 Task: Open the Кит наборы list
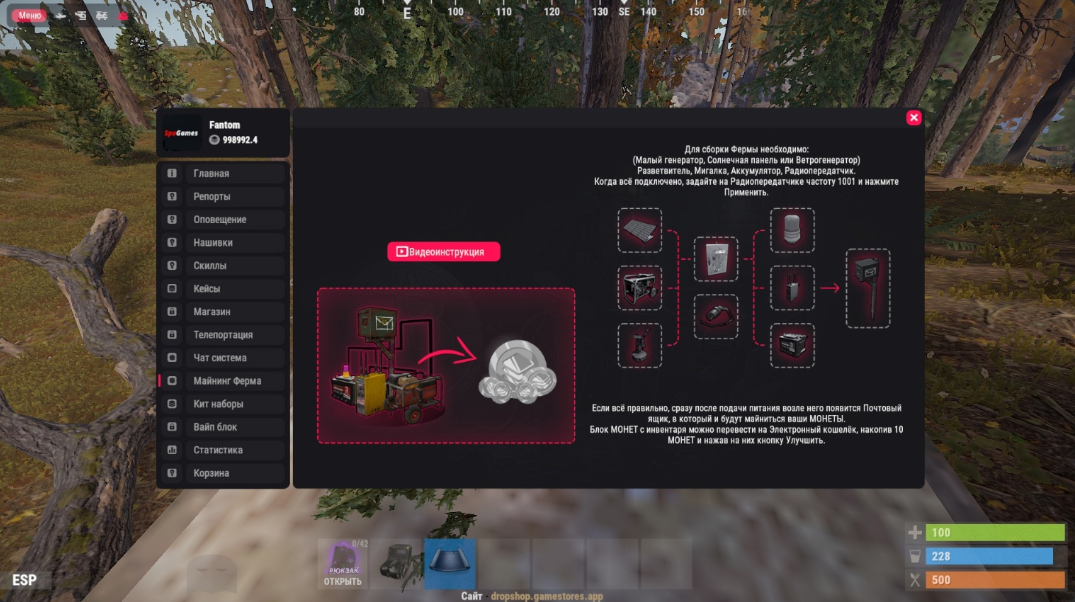coord(223,404)
